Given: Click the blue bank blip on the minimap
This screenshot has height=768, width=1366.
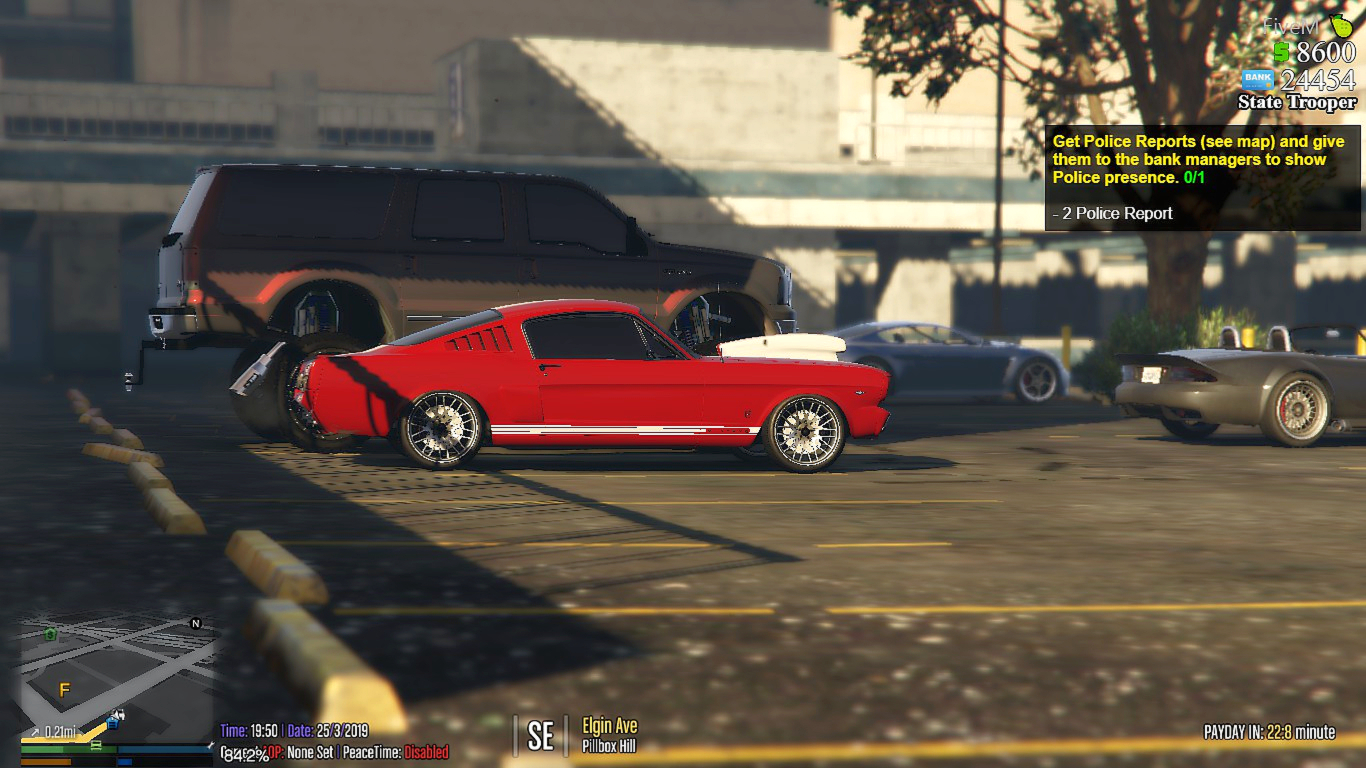Looking at the screenshot, I should click(x=113, y=724).
